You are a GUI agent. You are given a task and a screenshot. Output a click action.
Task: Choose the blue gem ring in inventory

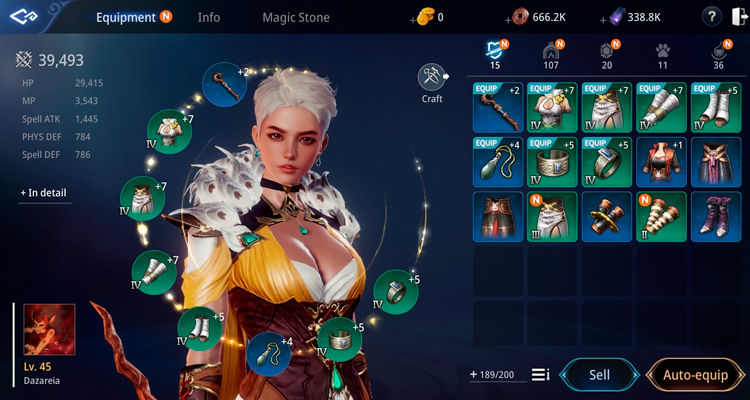[x=606, y=162]
